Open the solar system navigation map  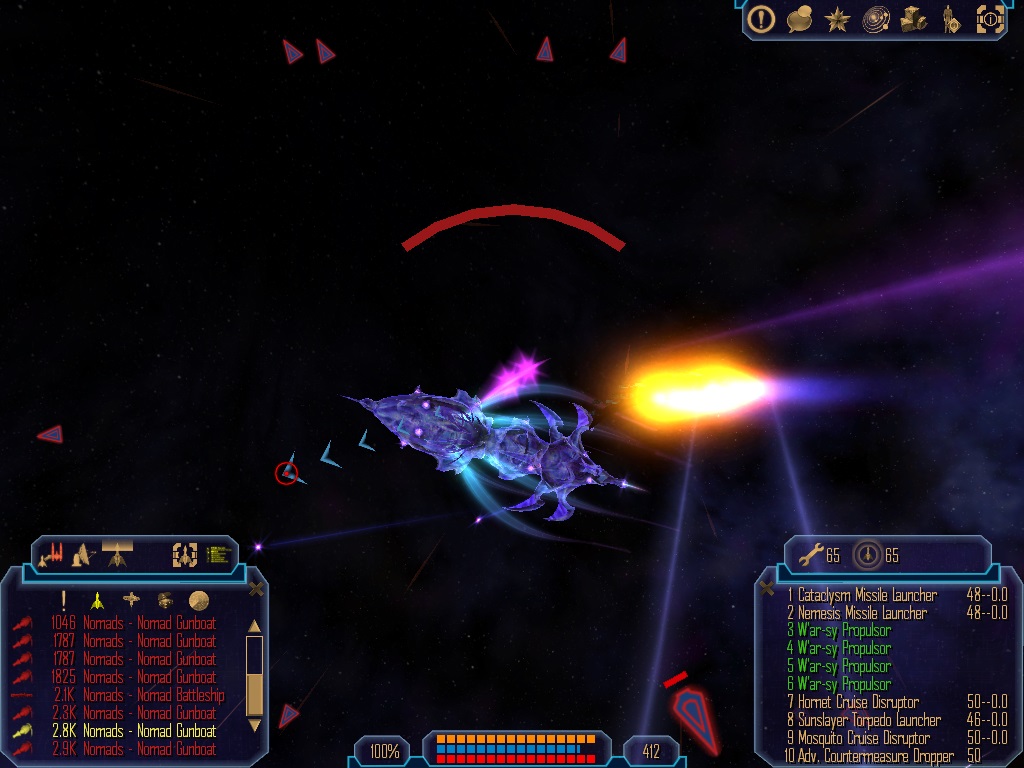(x=875, y=18)
